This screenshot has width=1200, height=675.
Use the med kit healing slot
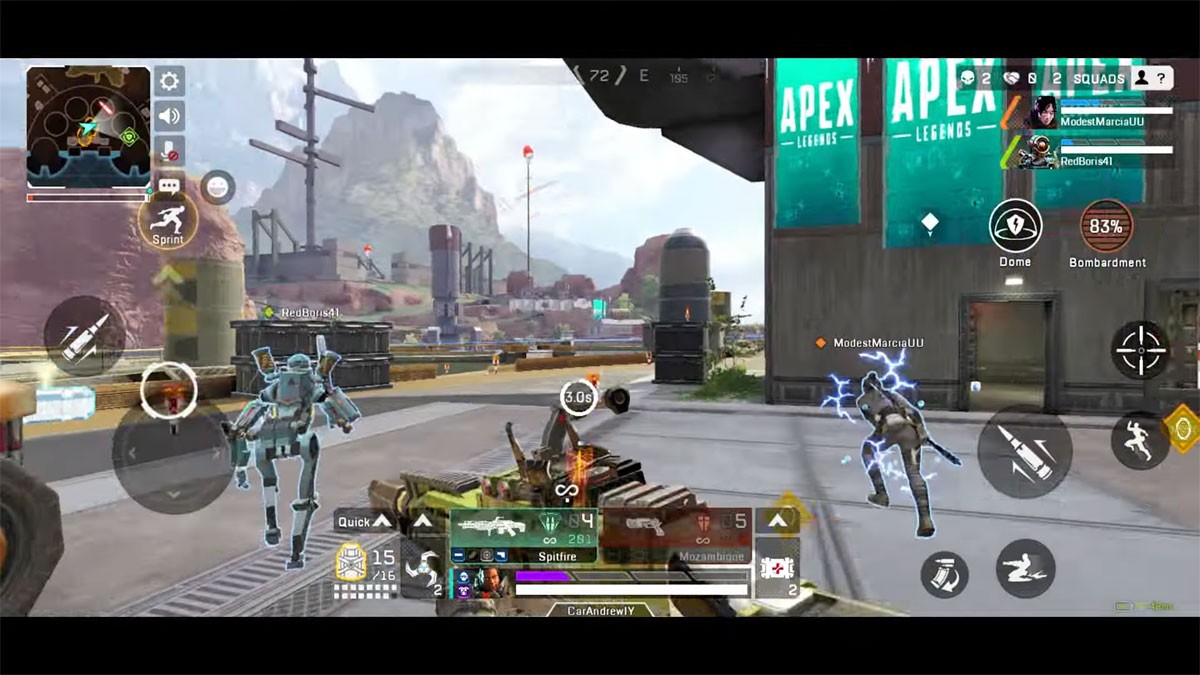(x=776, y=570)
